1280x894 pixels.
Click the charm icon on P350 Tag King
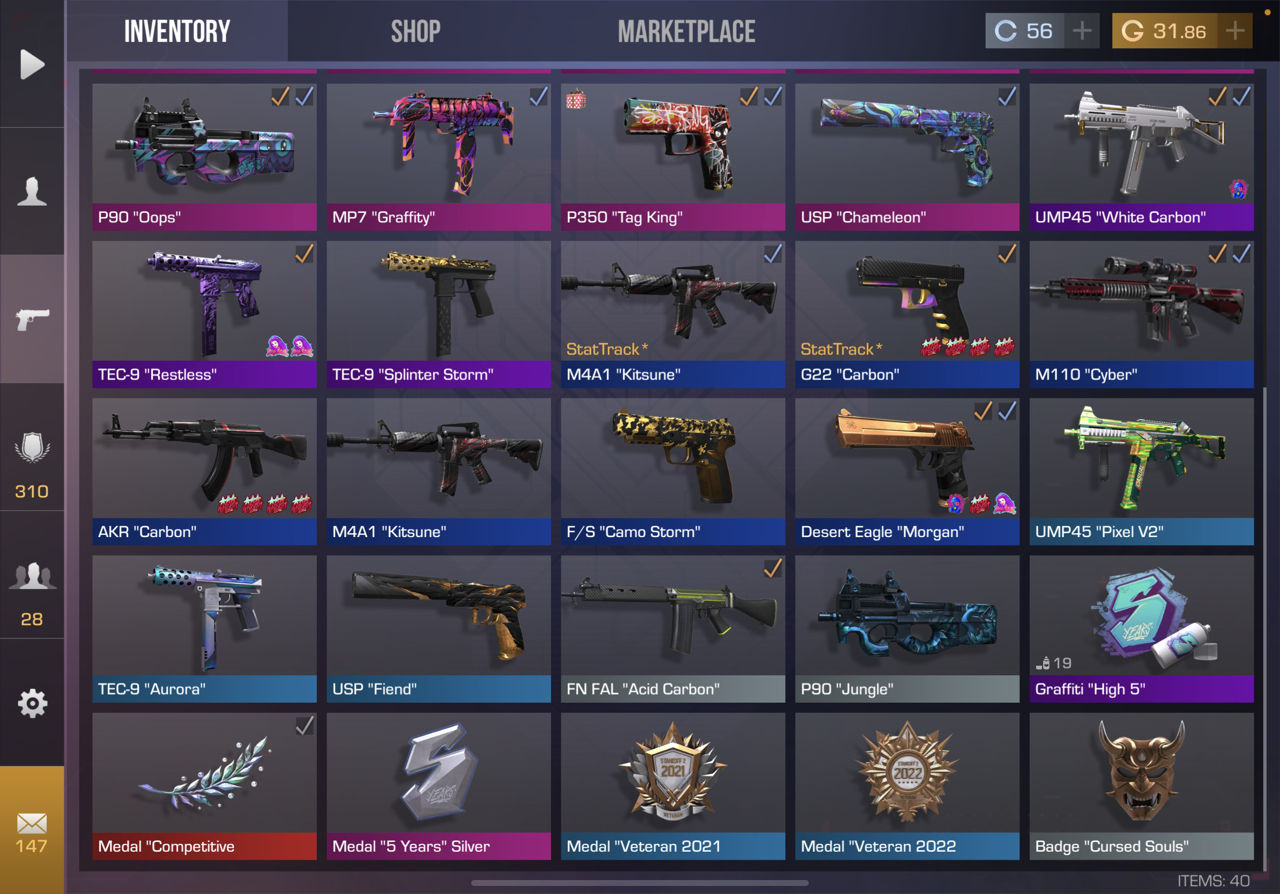(576, 98)
